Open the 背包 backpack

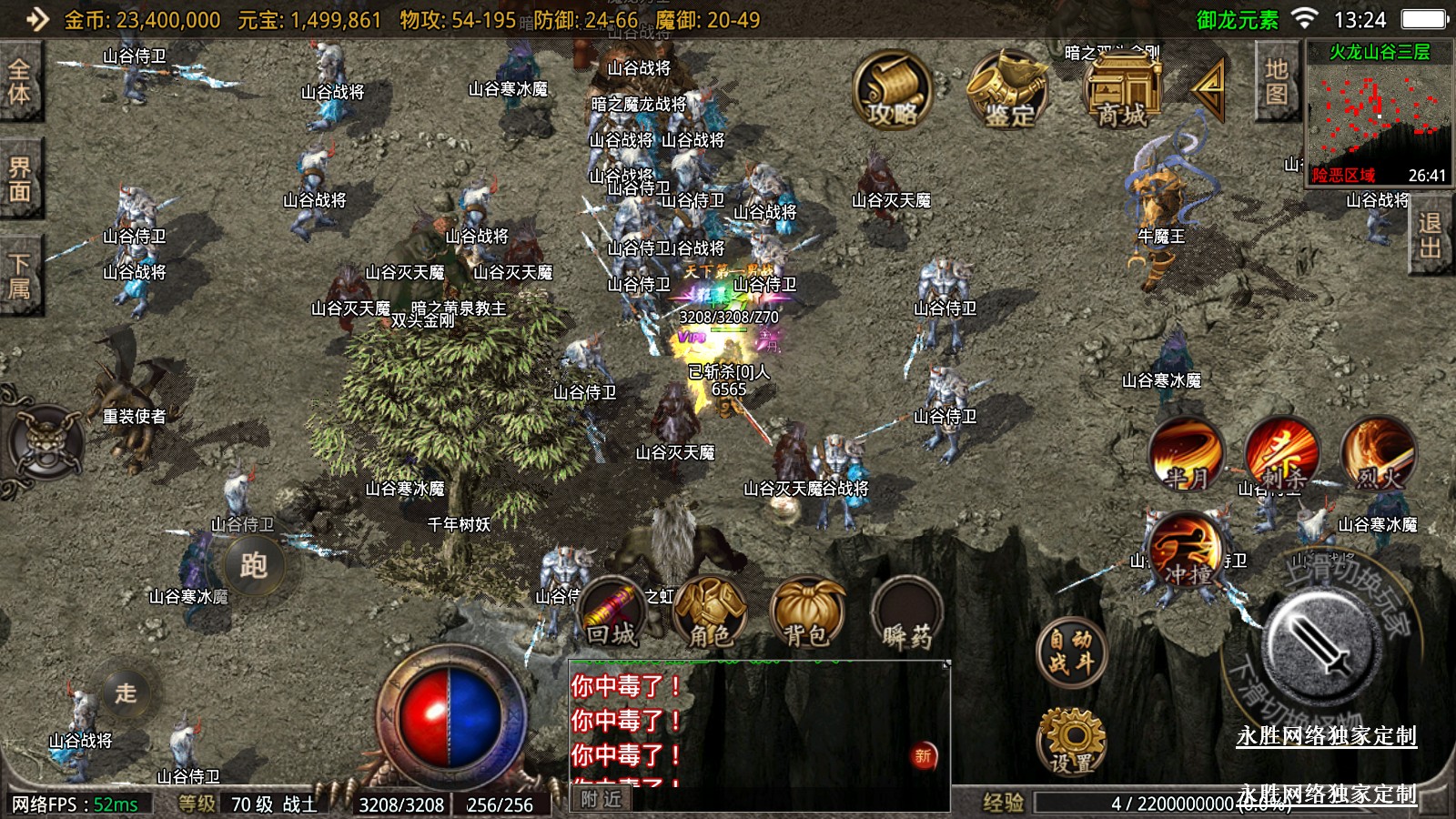click(x=807, y=613)
